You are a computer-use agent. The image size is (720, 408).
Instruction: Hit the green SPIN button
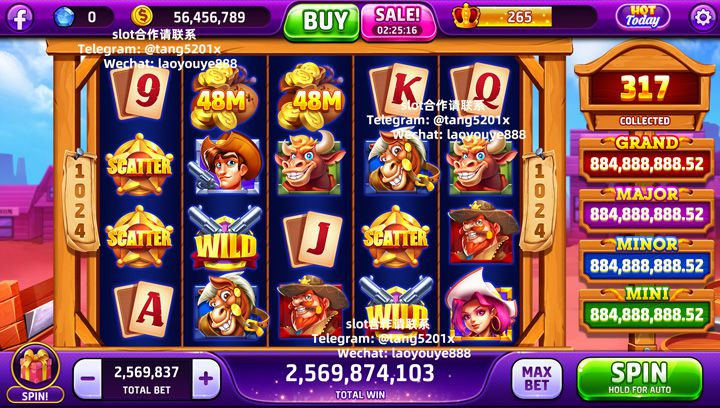click(639, 377)
